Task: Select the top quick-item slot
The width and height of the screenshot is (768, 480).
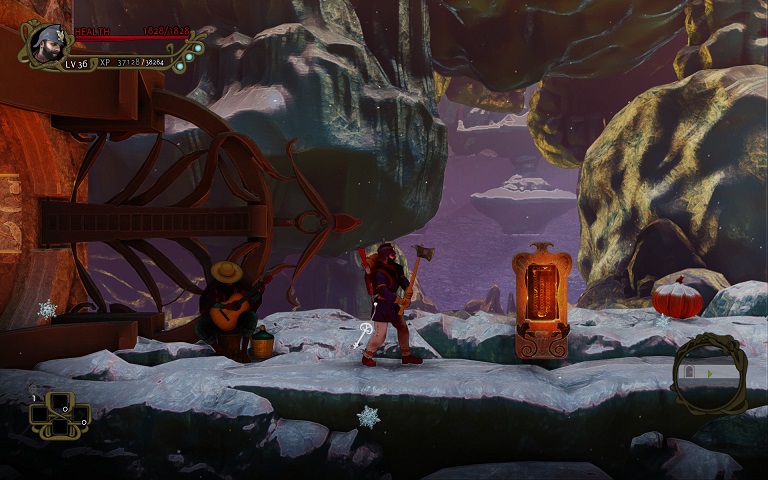Action: [x=59, y=402]
